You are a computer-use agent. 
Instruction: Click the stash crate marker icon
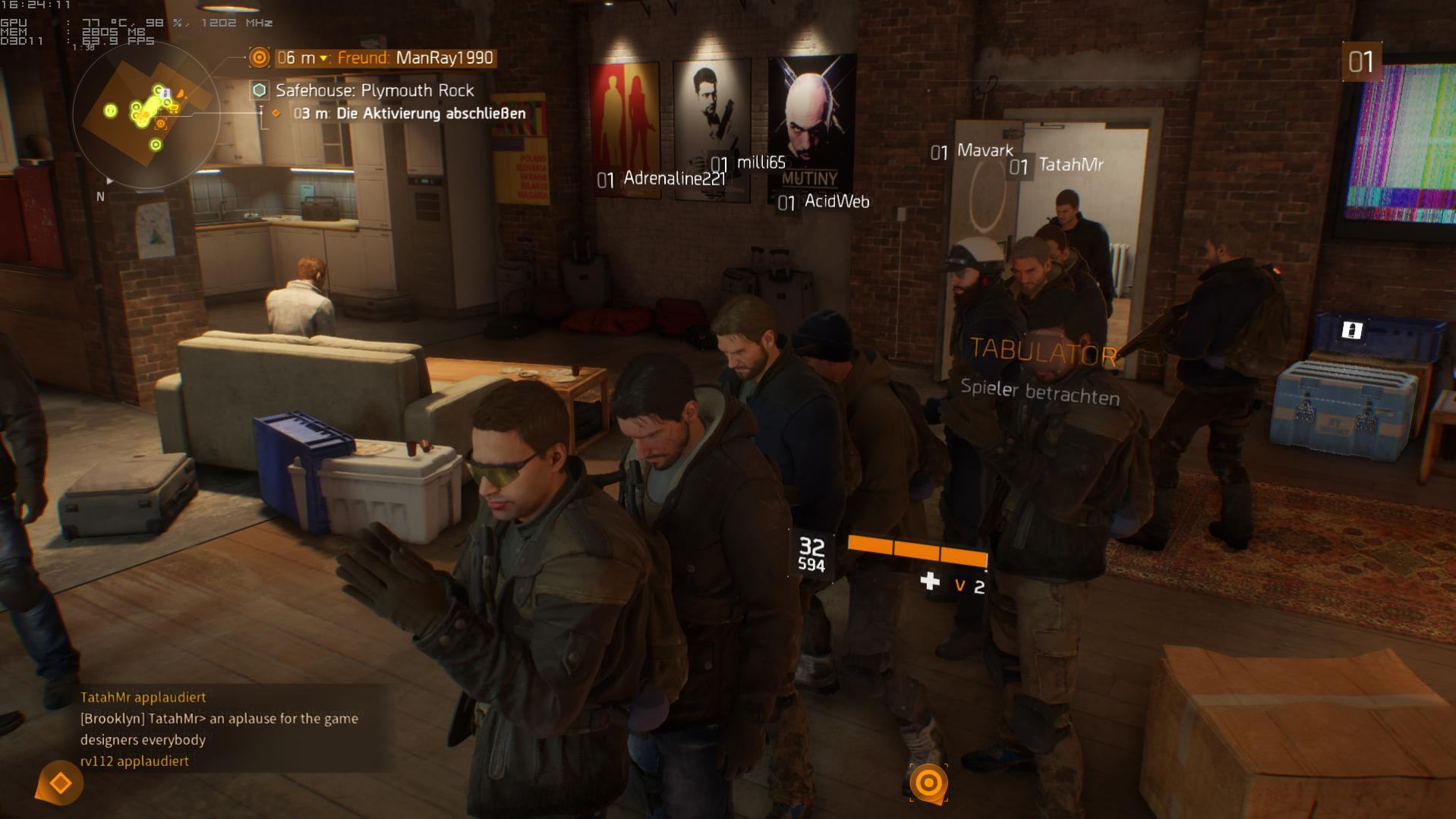tap(1351, 330)
